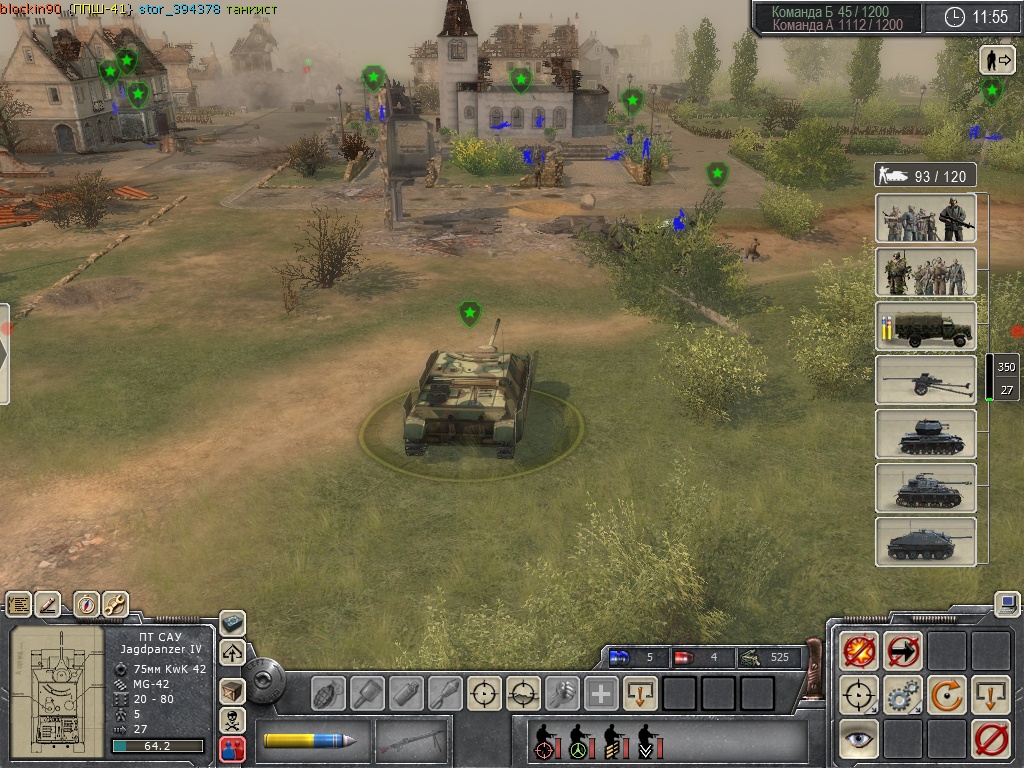This screenshot has width=1024, height=768.
Task: Select the MG-42 machine gun weapon slot
Action: click(x=411, y=741)
